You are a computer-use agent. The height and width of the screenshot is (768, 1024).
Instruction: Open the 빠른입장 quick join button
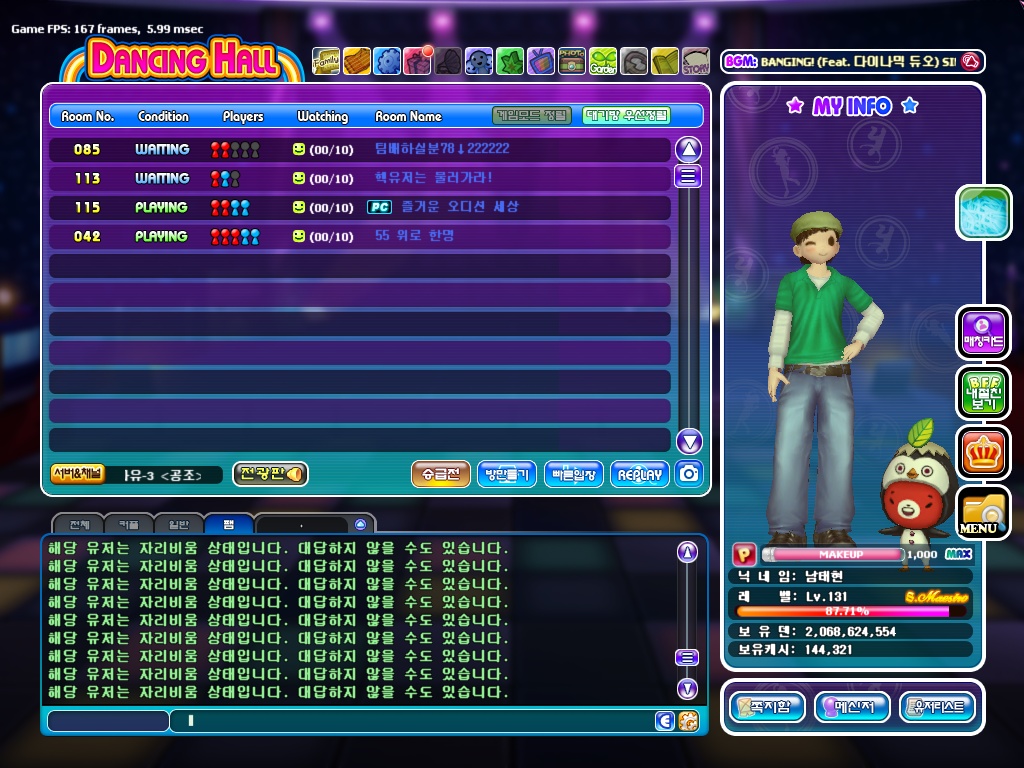[x=574, y=474]
